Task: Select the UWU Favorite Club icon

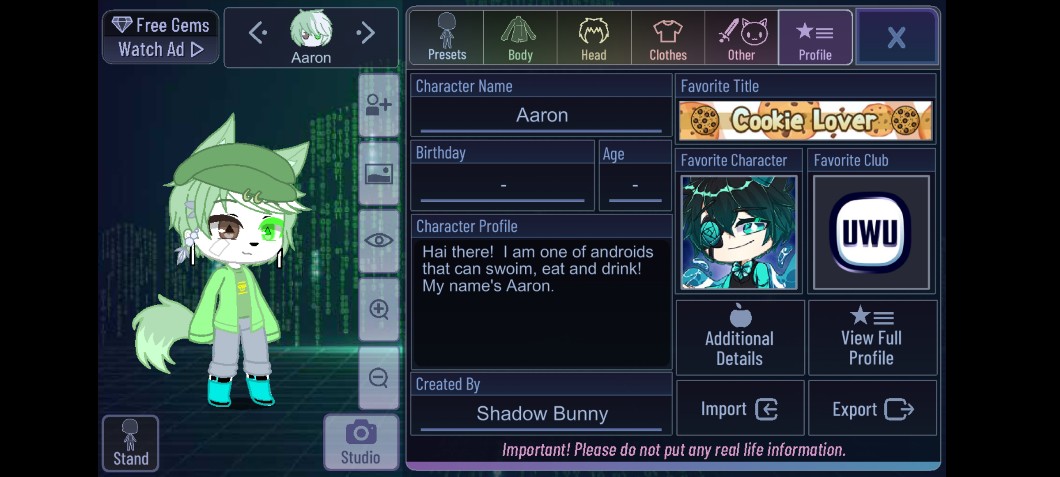Action: coord(871,233)
